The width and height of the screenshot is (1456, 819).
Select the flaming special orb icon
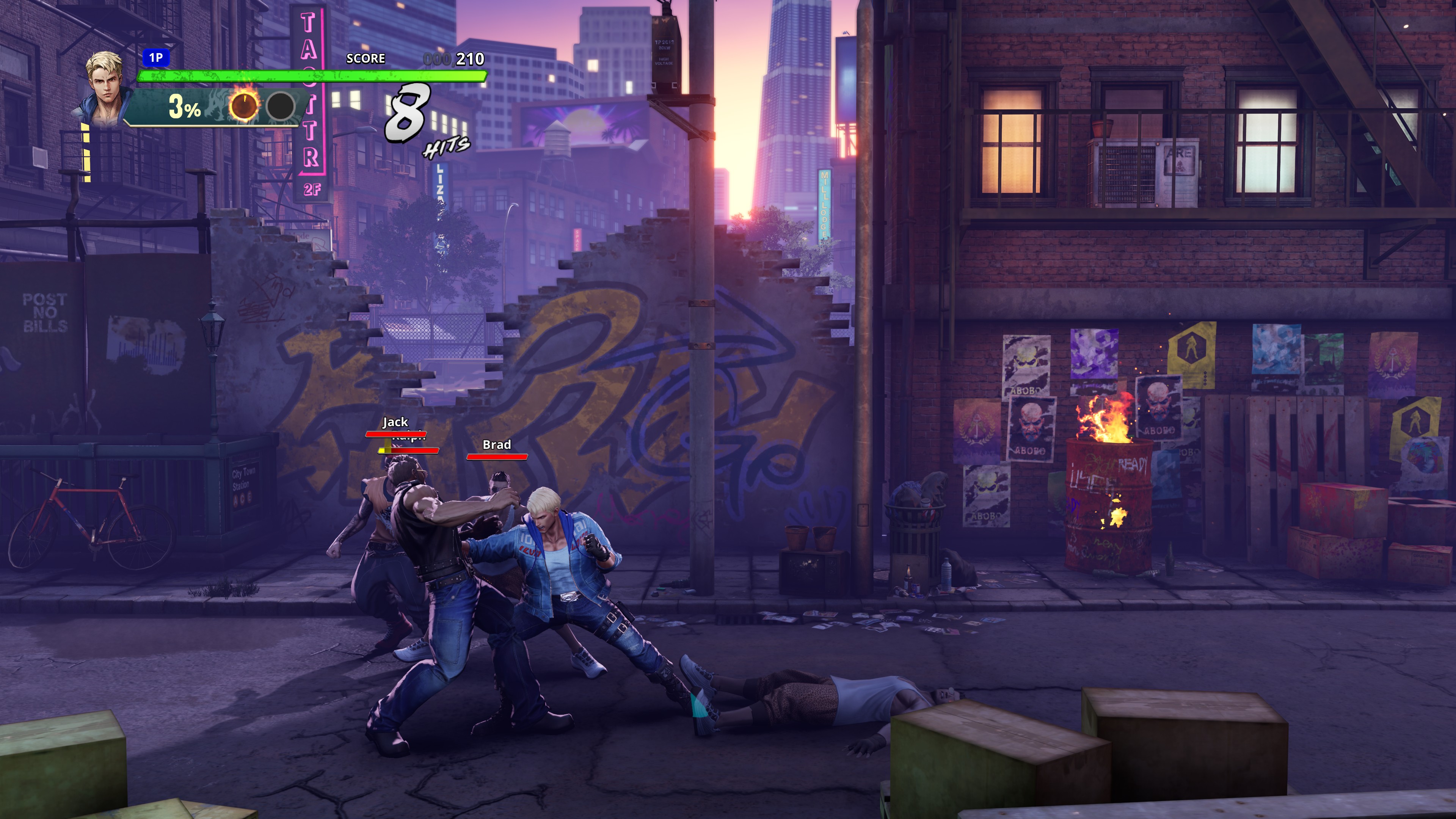pos(243,105)
